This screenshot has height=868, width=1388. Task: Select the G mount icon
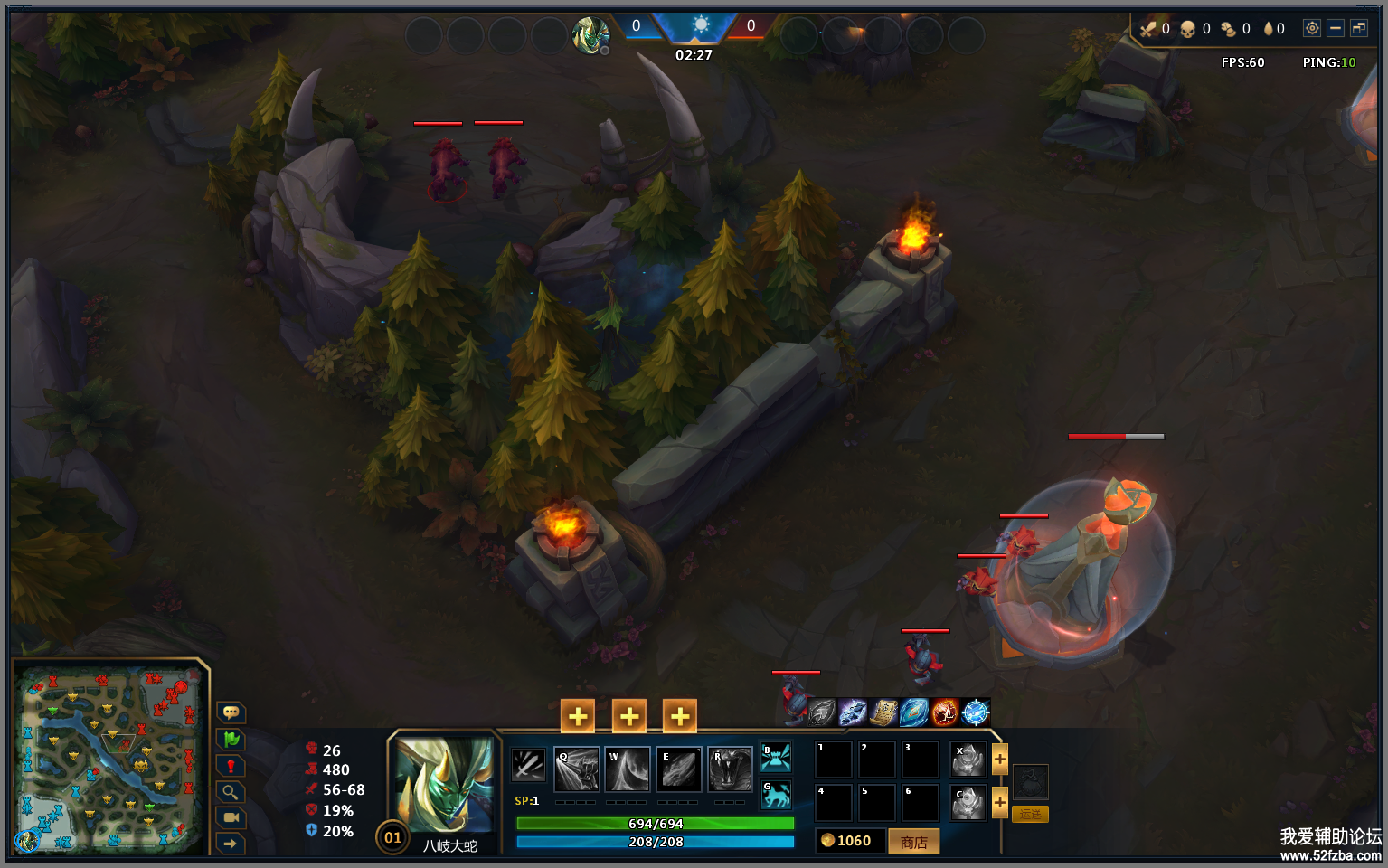pyautogui.click(x=776, y=795)
